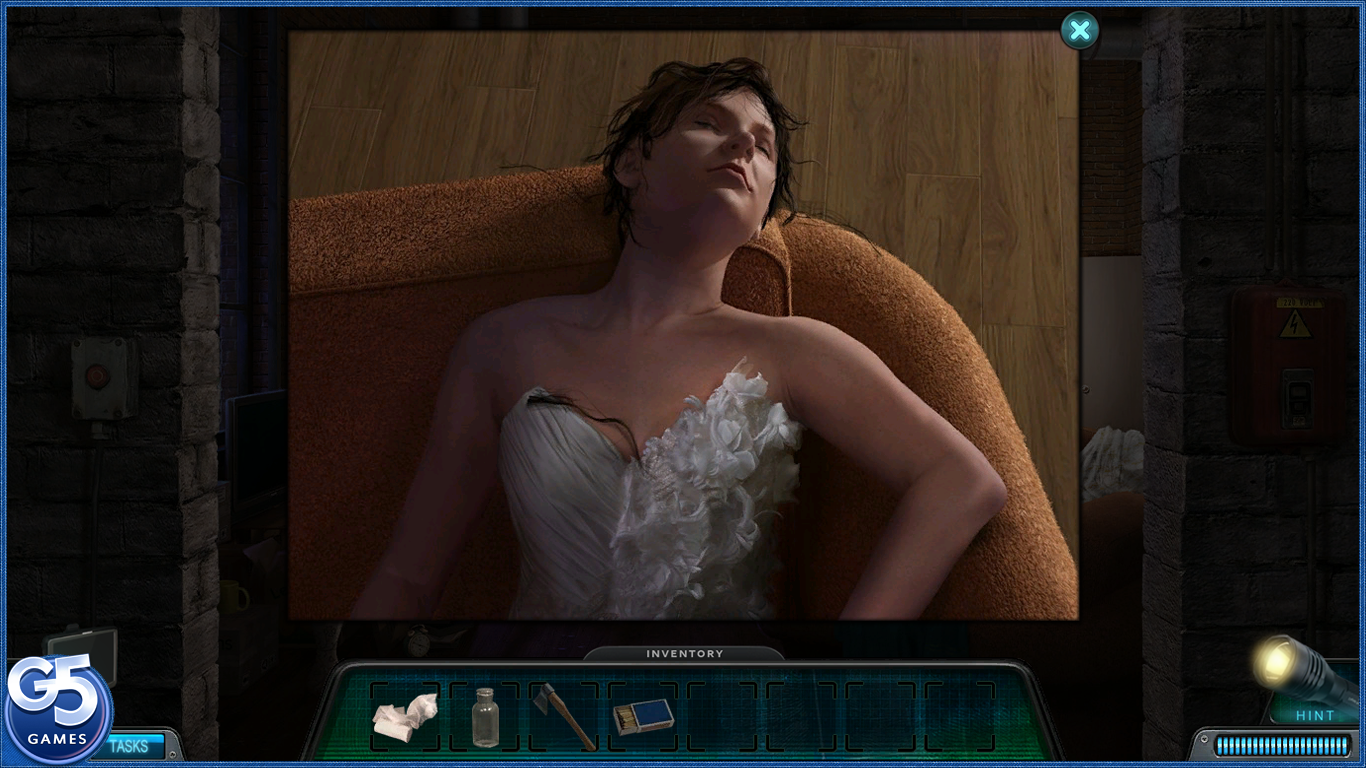Use the flashlight Hint button
The height and width of the screenshot is (768, 1366).
click(1301, 686)
